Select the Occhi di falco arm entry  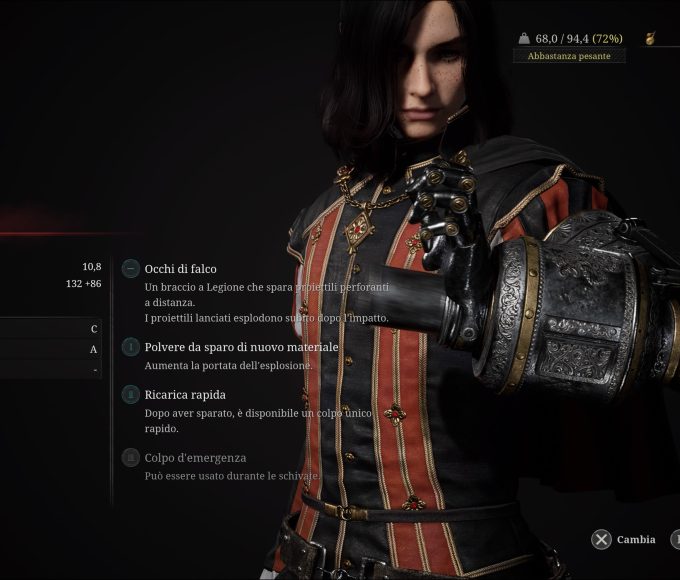pyautogui.click(x=180, y=269)
